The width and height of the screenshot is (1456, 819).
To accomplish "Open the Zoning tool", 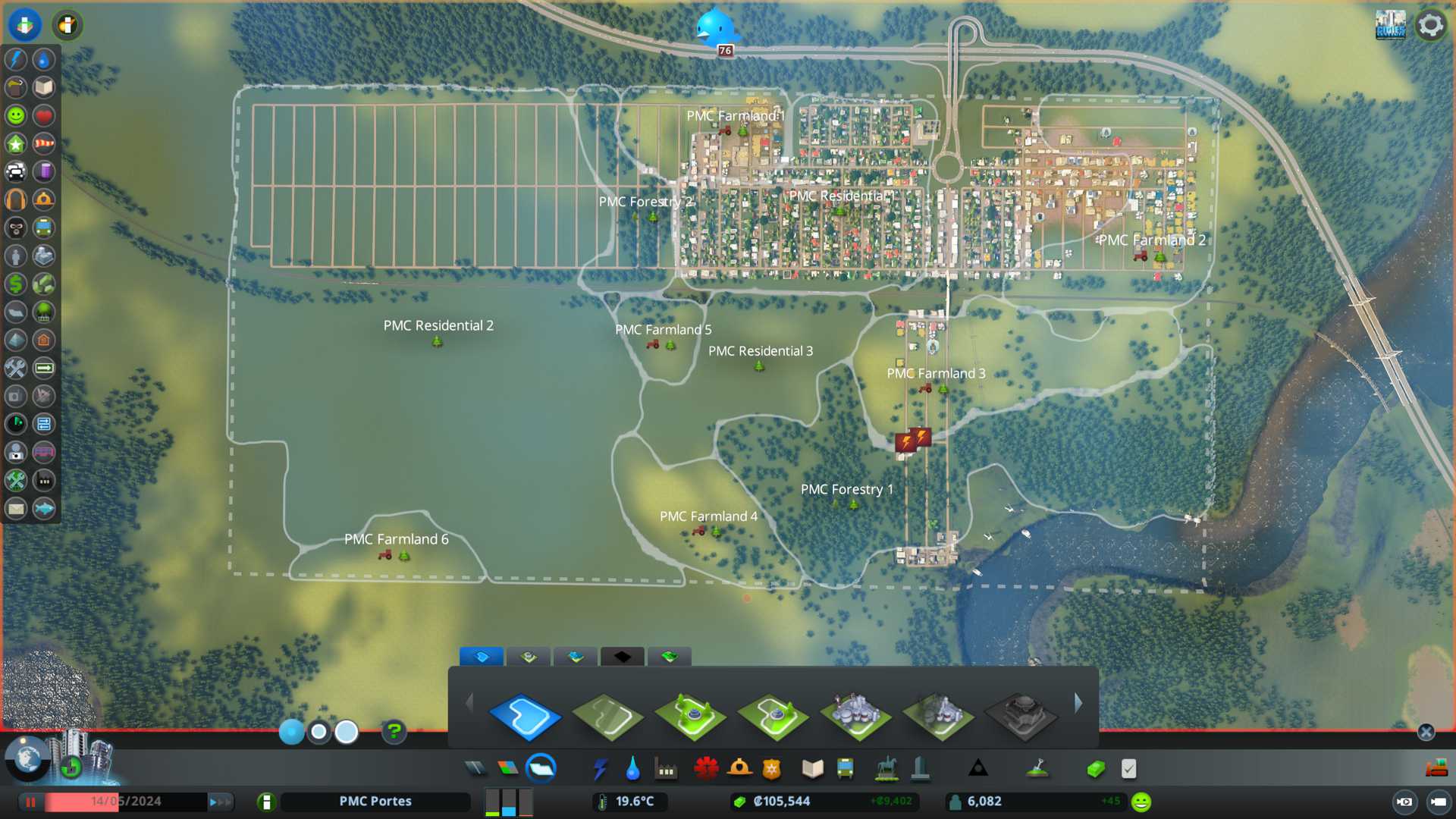I will (x=508, y=769).
